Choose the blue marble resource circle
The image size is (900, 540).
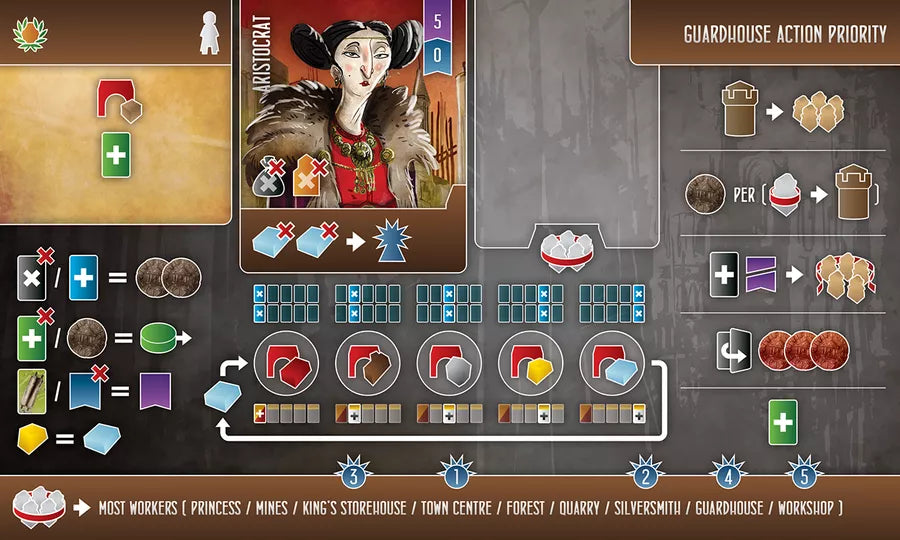pos(611,362)
